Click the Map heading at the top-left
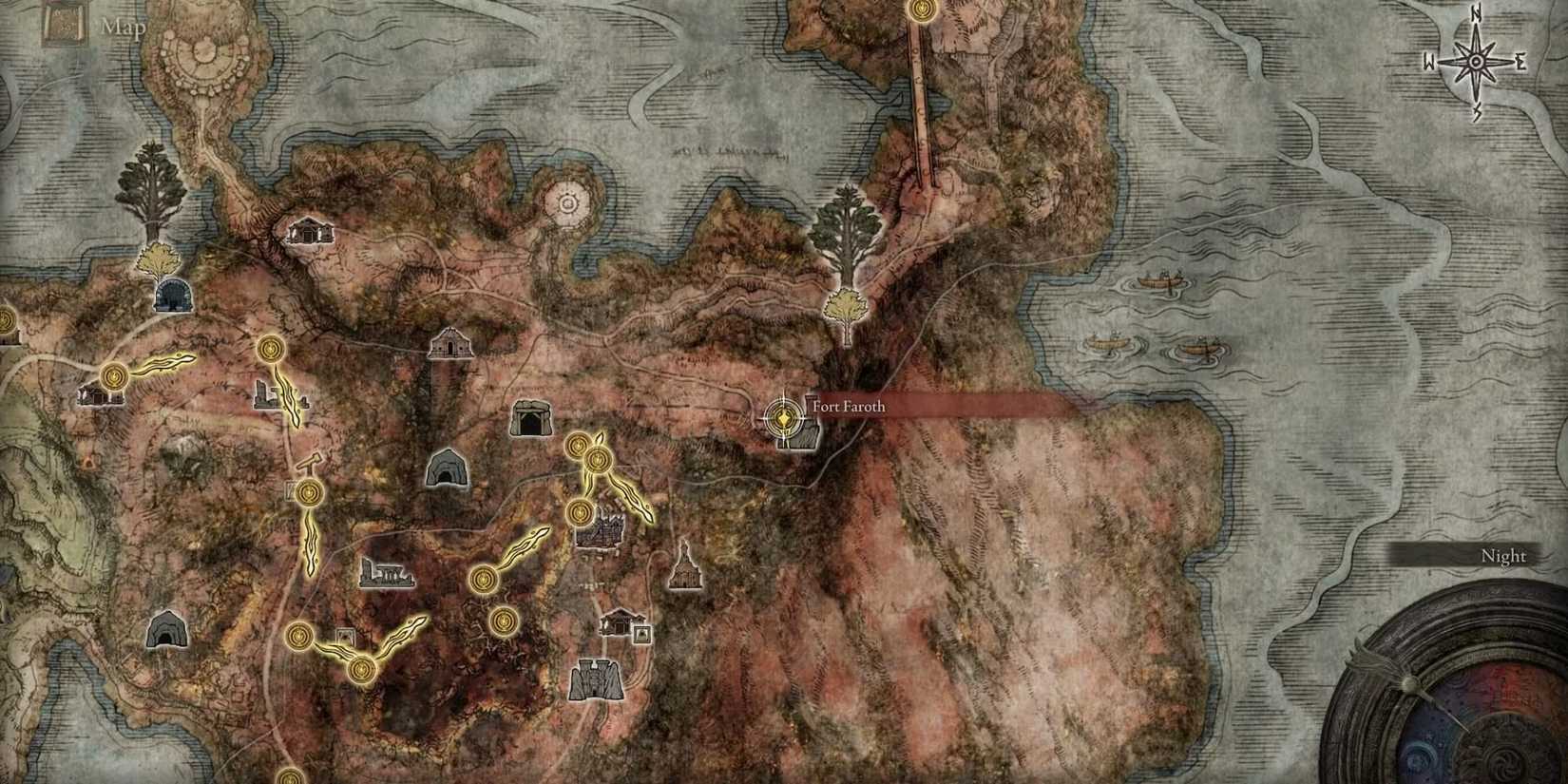This screenshot has height=784, width=1568. coord(123,26)
